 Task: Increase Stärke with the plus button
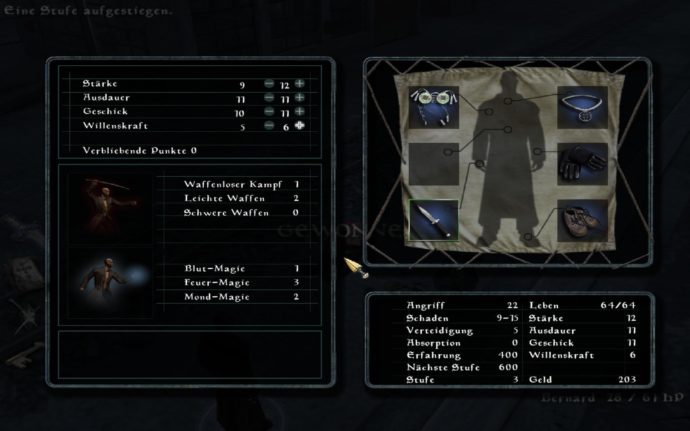click(300, 84)
